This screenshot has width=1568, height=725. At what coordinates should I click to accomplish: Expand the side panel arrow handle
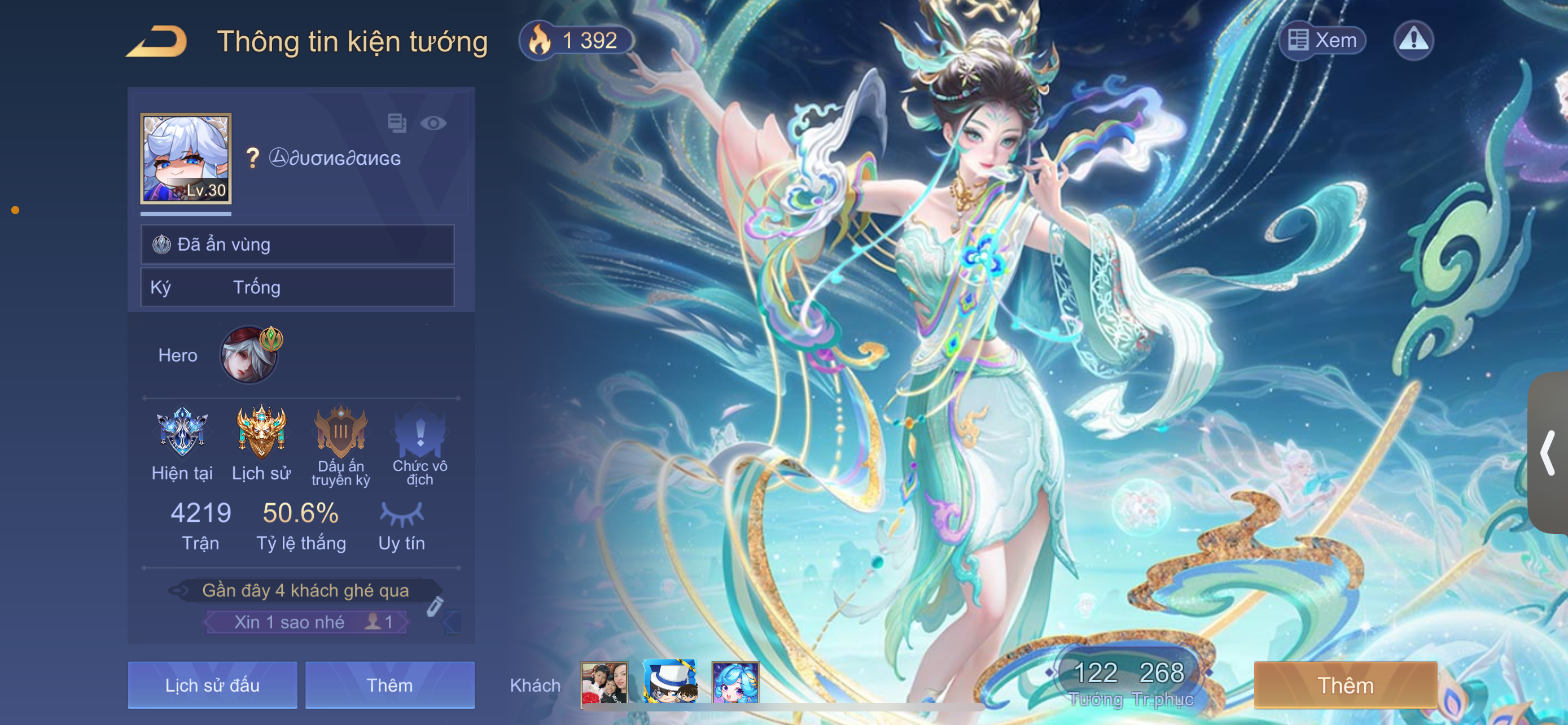tap(1548, 453)
